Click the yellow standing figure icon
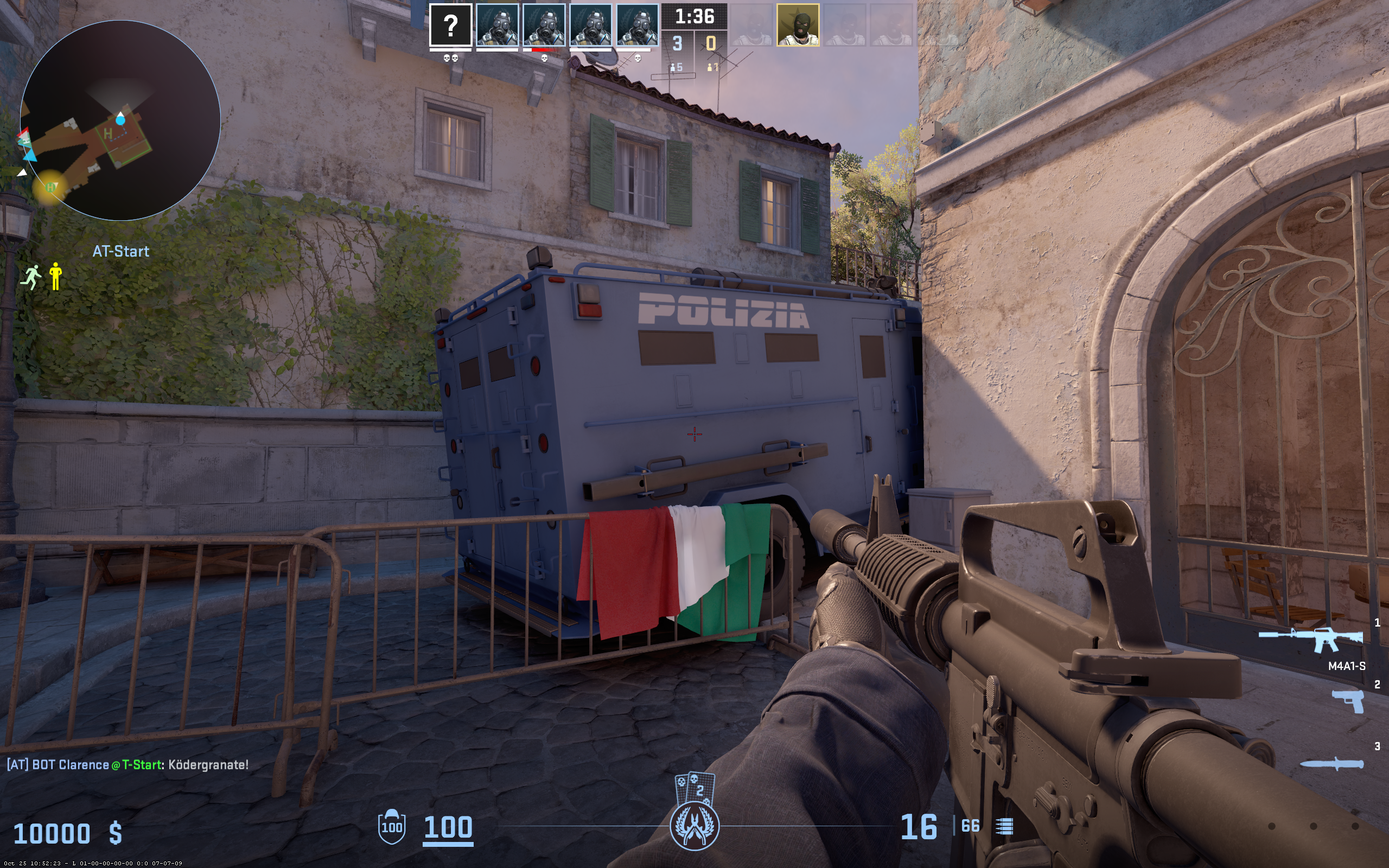The height and width of the screenshot is (868, 1389). (56, 276)
